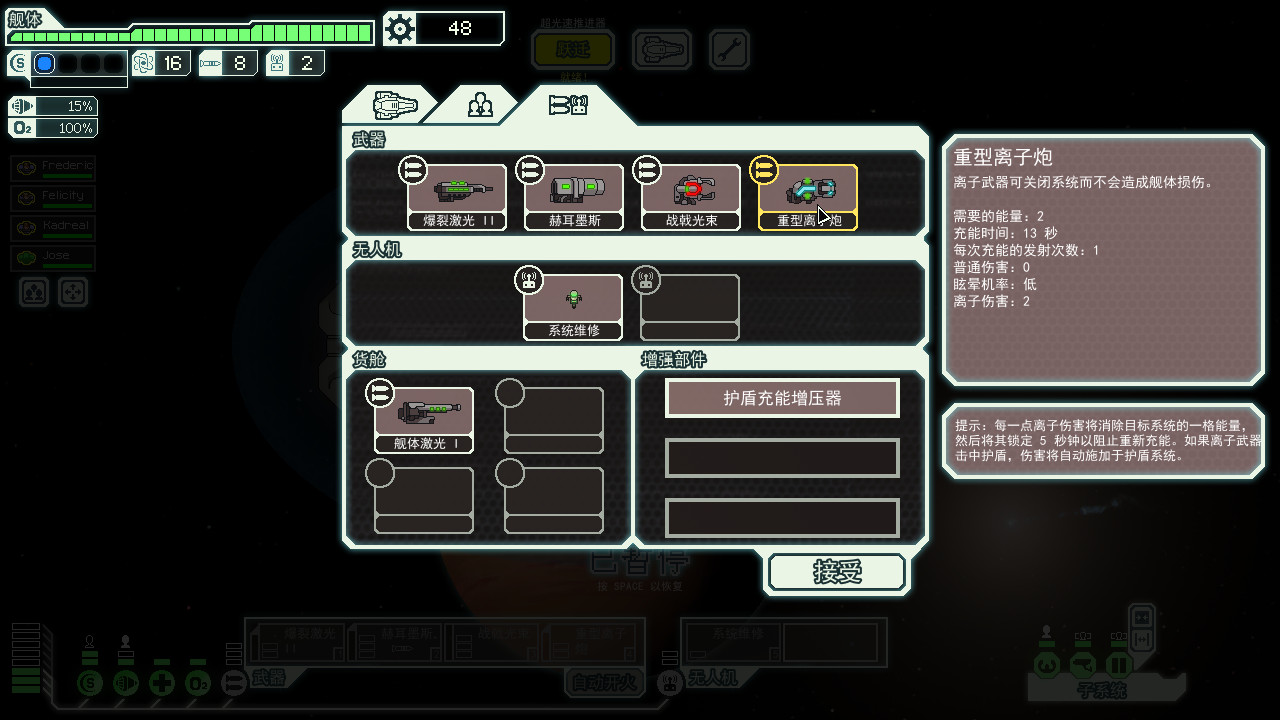The image size is (1280, 720).
Task: Choose the 战戟光束 beam weapon slot
Action: 691,197
